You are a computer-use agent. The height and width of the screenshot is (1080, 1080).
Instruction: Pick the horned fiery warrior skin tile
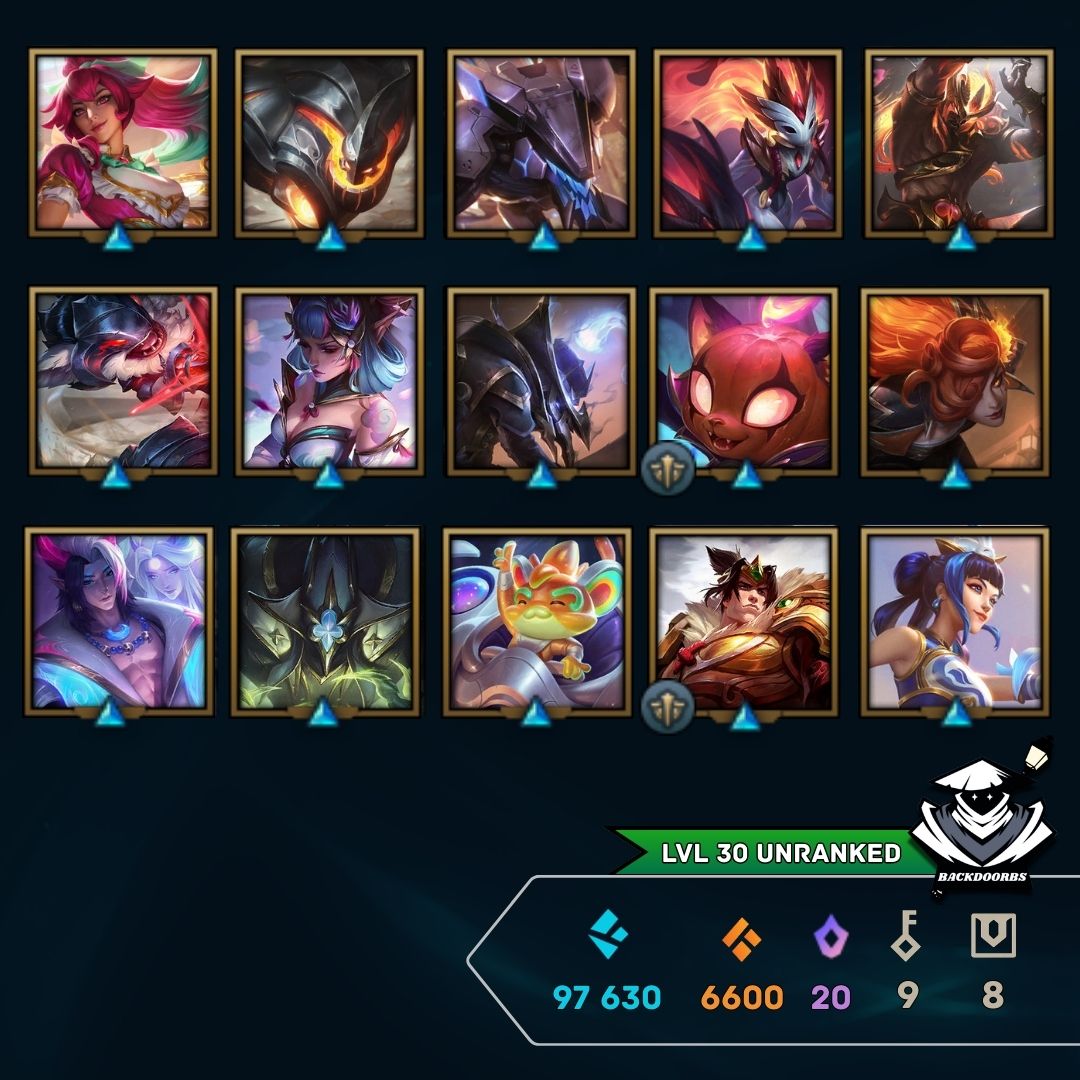[x=958, y=143]
